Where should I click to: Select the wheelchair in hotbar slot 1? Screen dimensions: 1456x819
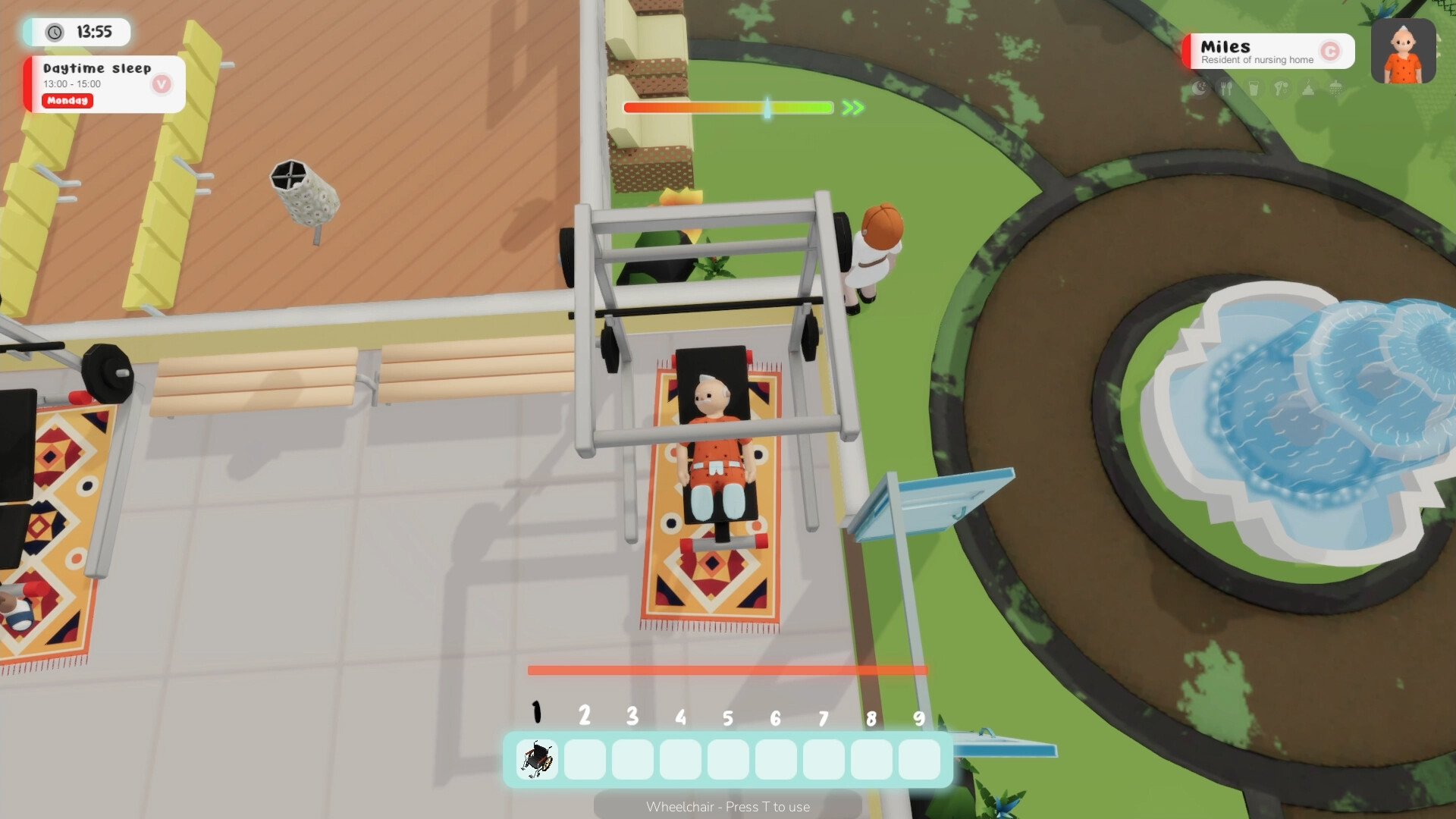coord(537,759)
